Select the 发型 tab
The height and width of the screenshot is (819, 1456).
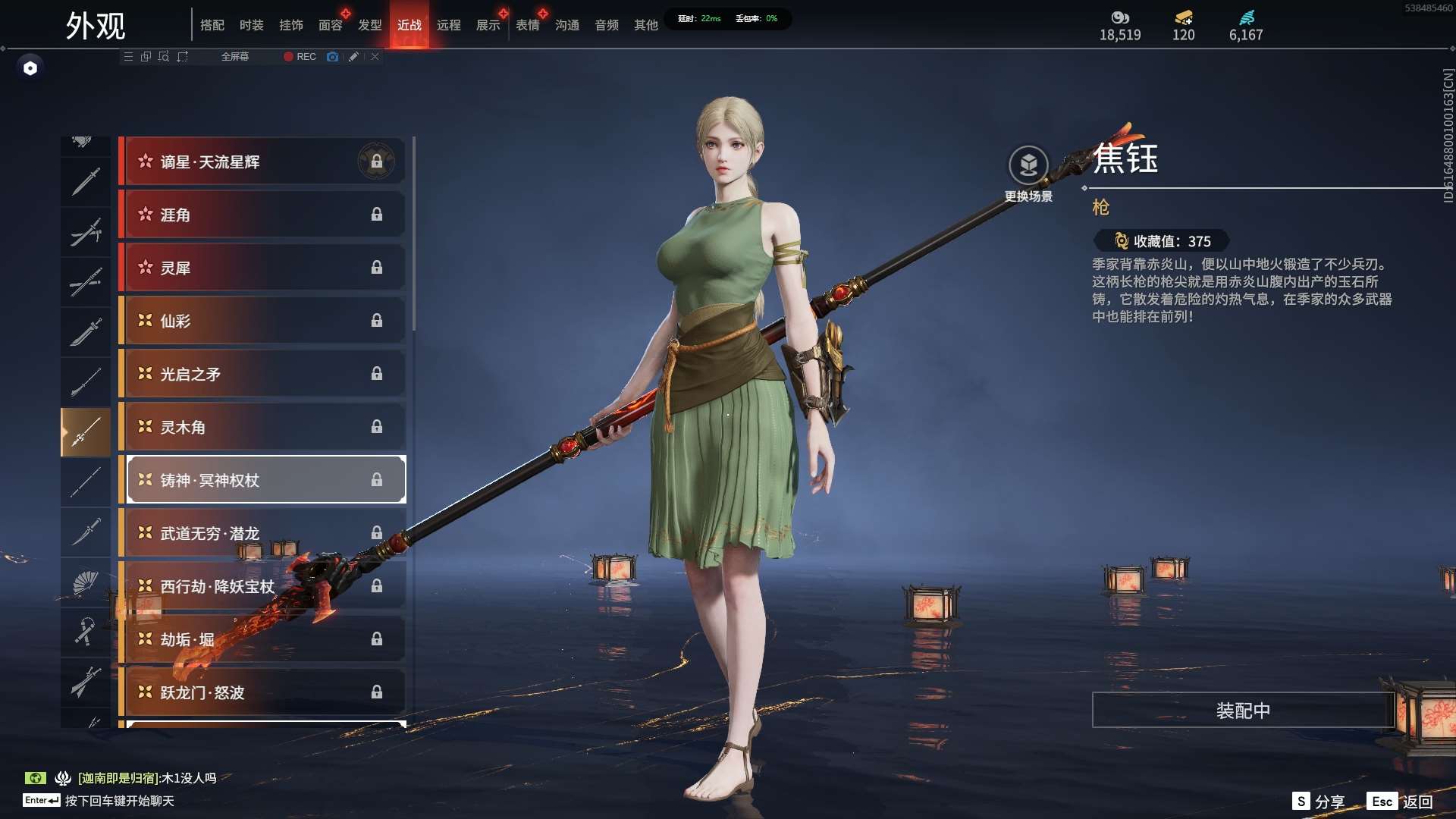point(369,25)
